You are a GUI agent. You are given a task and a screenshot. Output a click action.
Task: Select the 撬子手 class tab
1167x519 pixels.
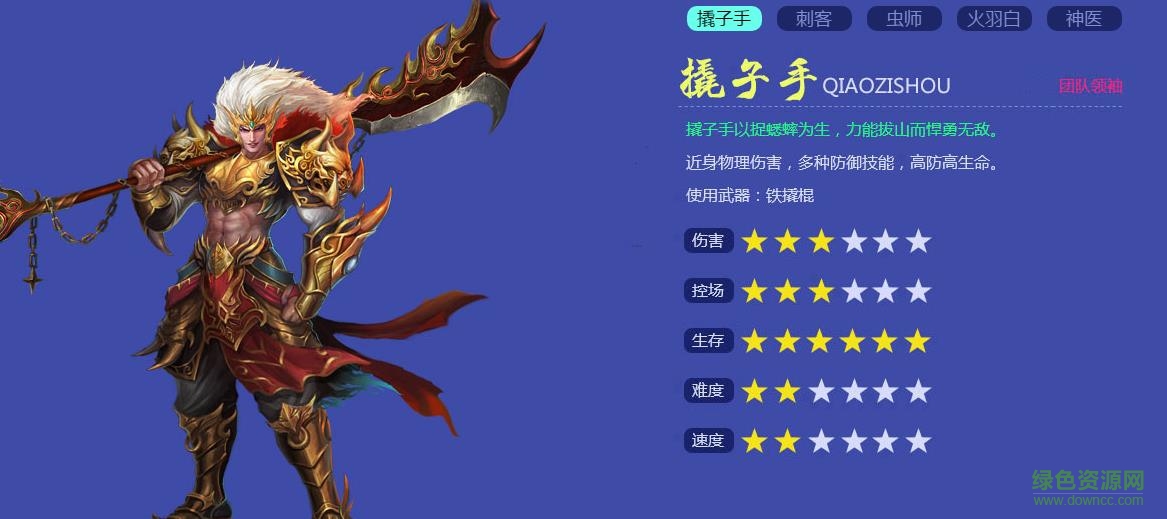(x=724, y=19)
